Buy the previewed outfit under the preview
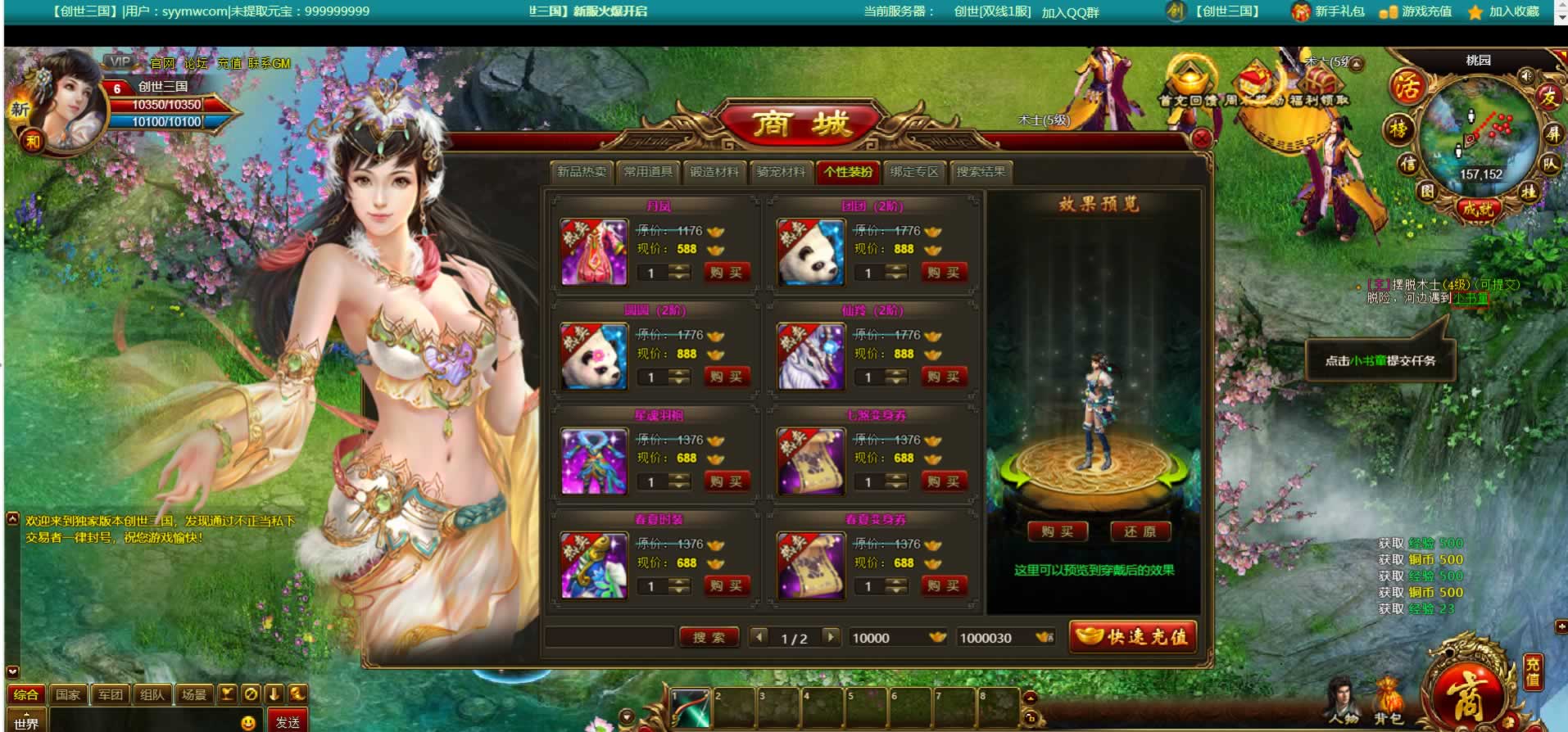1568x732 pixels. pyautogui.click(x=1057, y=532)
